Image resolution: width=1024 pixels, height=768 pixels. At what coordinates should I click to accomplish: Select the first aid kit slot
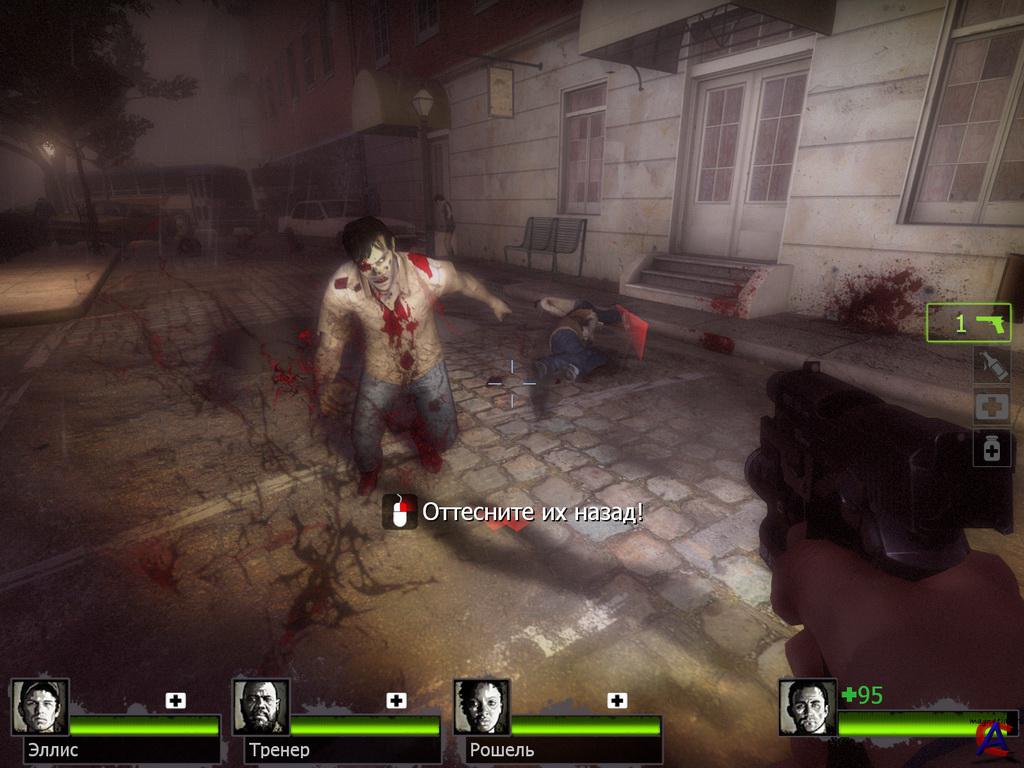tap(992, 407)
